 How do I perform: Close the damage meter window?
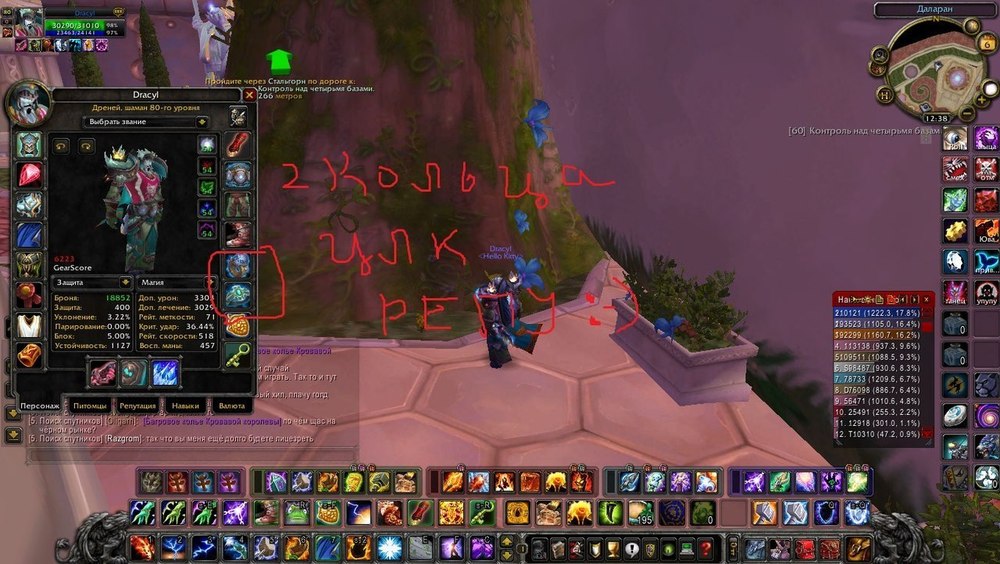tap(927, 299)
